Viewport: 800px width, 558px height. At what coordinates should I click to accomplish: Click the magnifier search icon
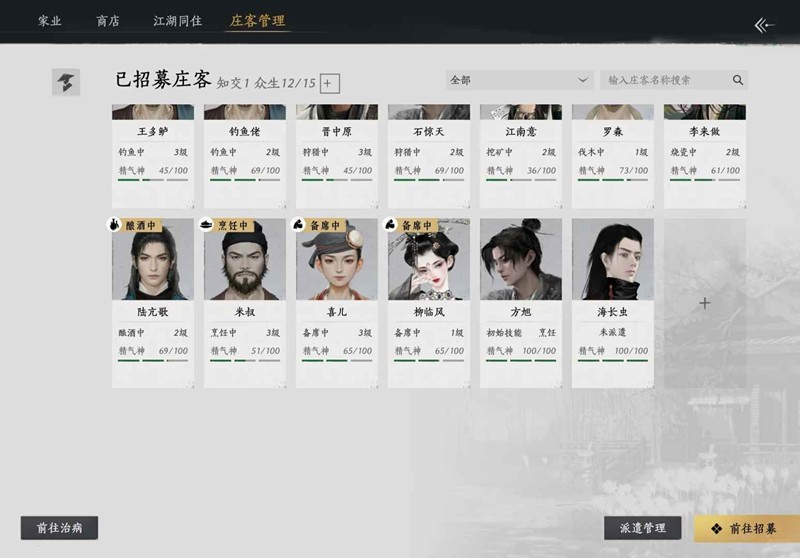click(738, 80)
